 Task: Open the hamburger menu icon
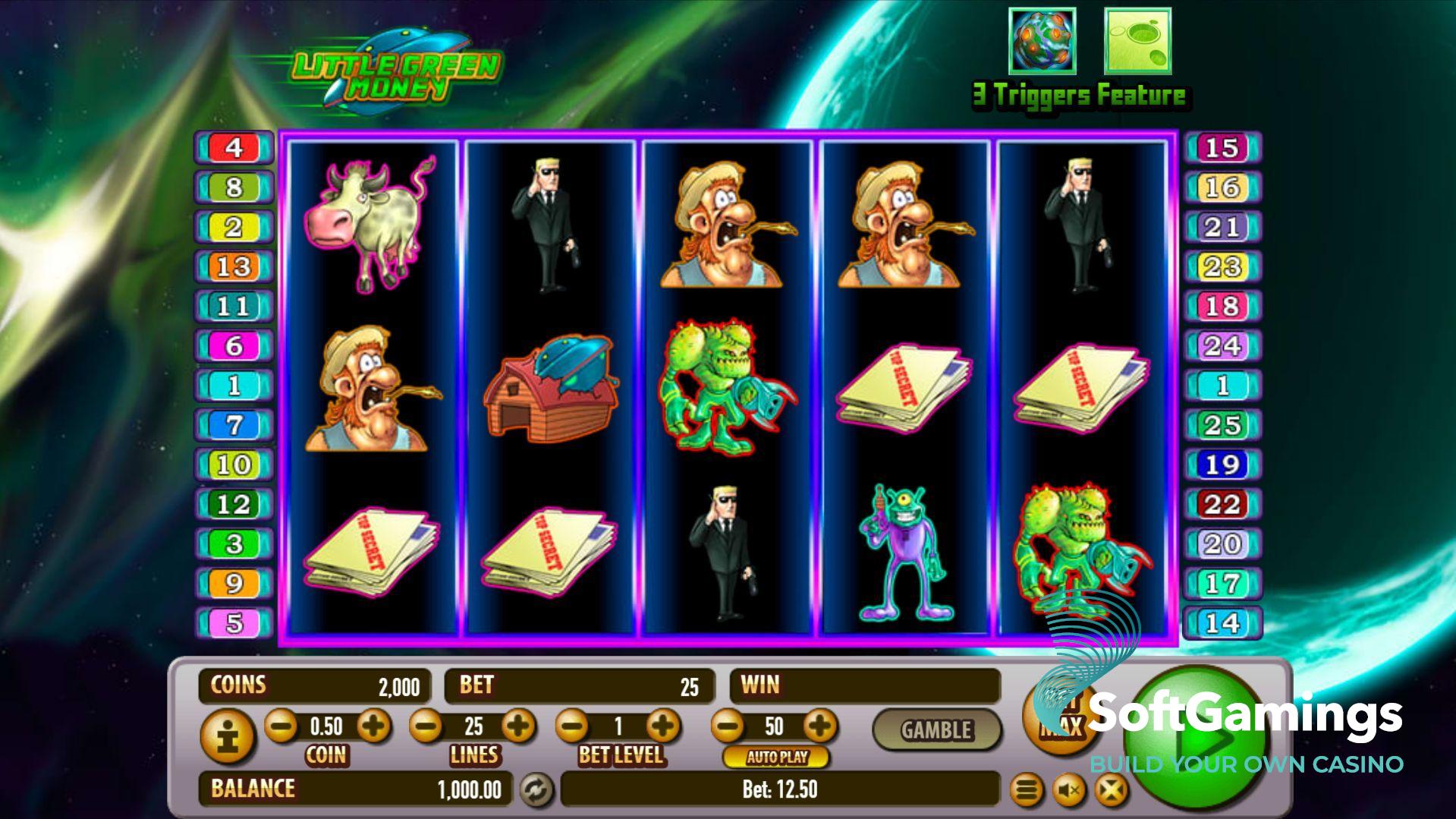point(1027,791)
